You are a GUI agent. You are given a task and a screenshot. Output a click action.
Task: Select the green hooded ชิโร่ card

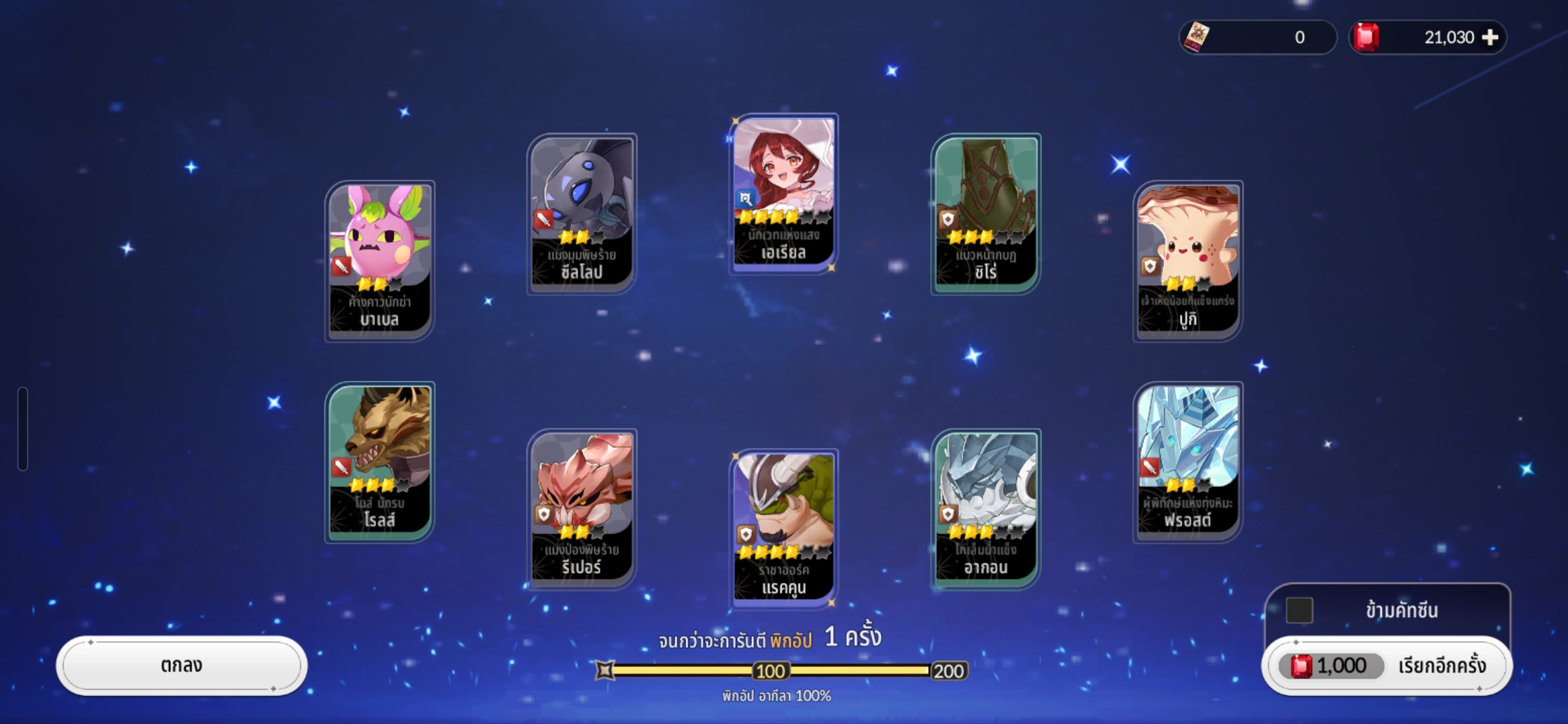[x=986, y=213]
